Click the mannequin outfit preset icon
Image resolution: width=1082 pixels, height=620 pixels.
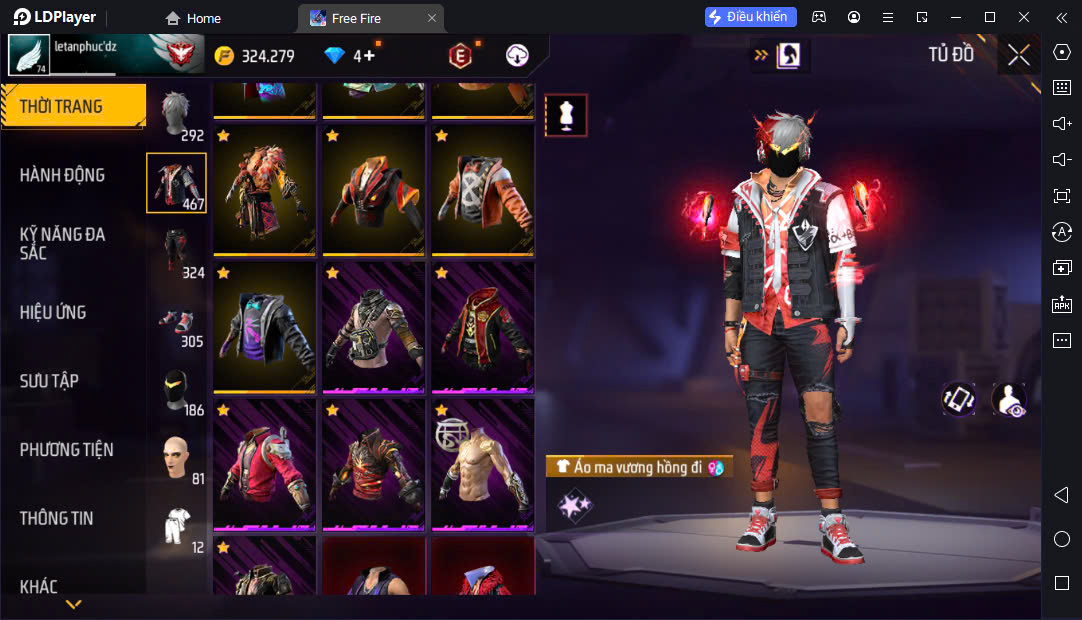(566, 115)
